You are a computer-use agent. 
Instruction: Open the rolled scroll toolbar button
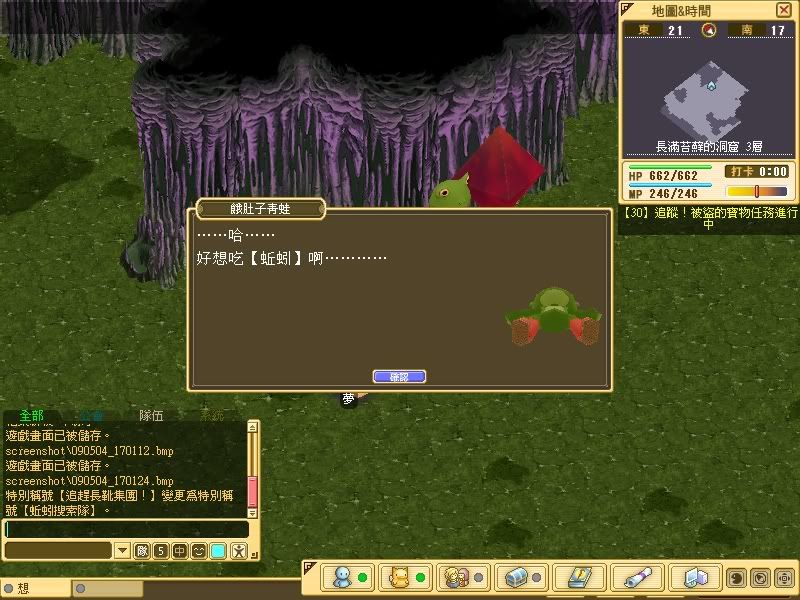point(637,577)
